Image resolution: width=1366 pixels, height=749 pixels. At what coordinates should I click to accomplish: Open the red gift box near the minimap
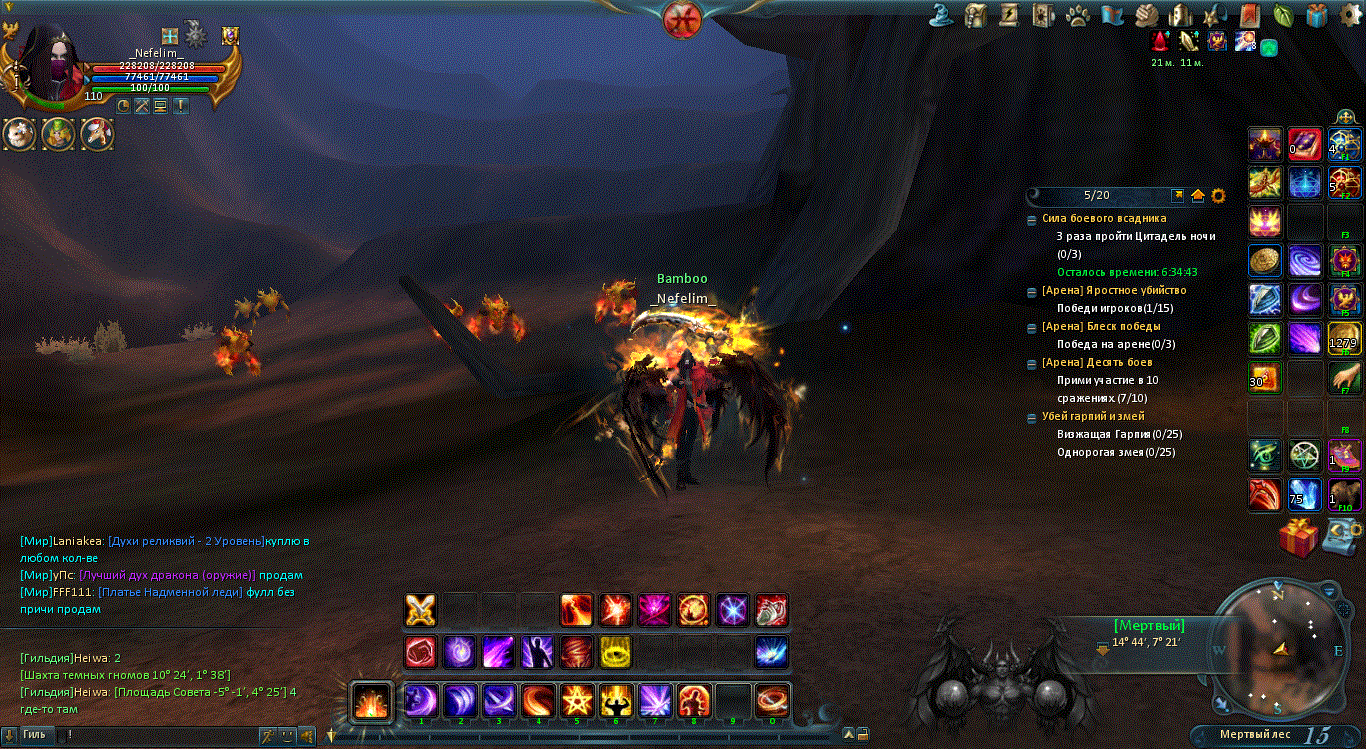(x=1298, y=537)
